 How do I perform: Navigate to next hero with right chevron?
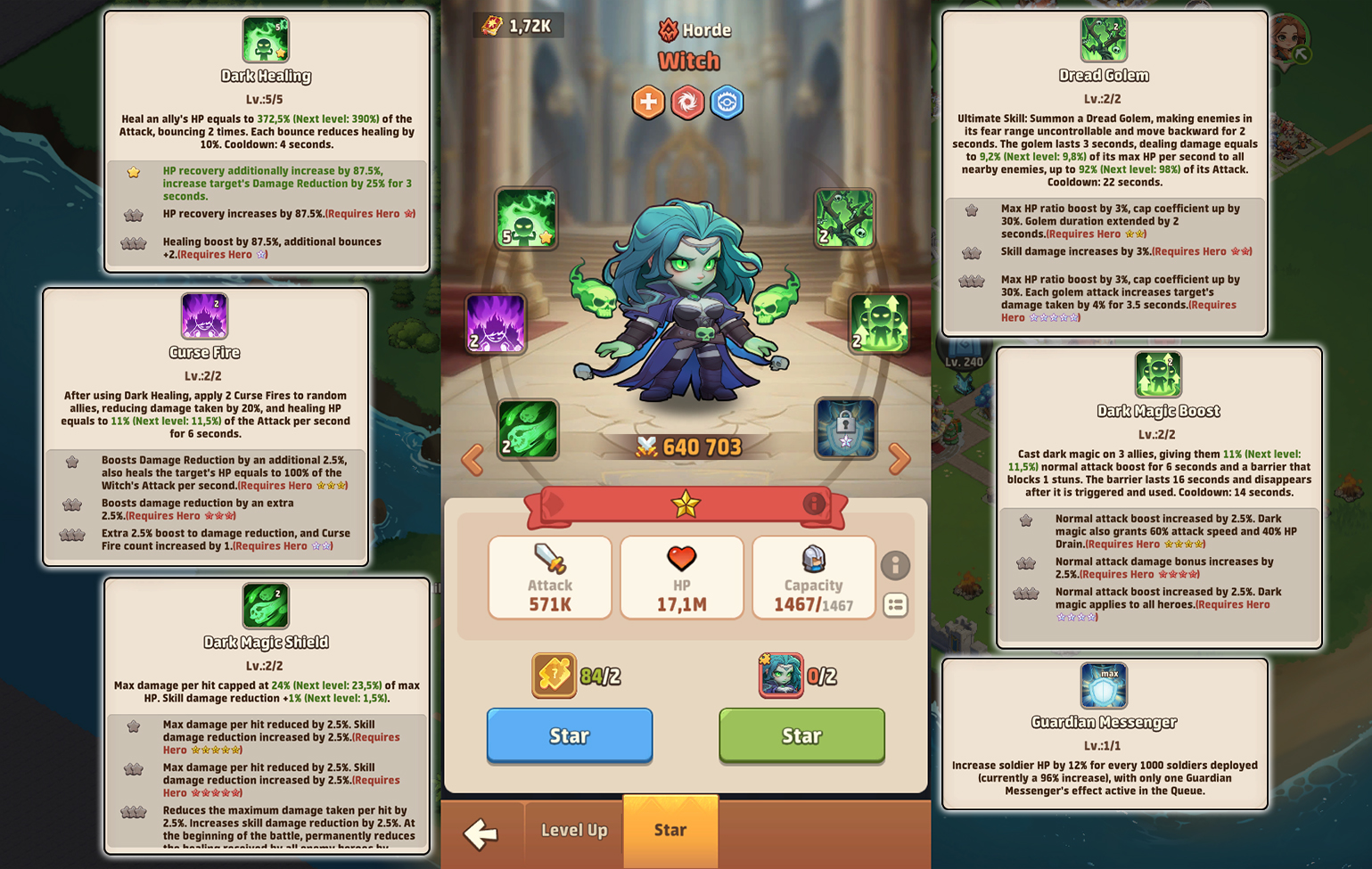tap(900, 458)
